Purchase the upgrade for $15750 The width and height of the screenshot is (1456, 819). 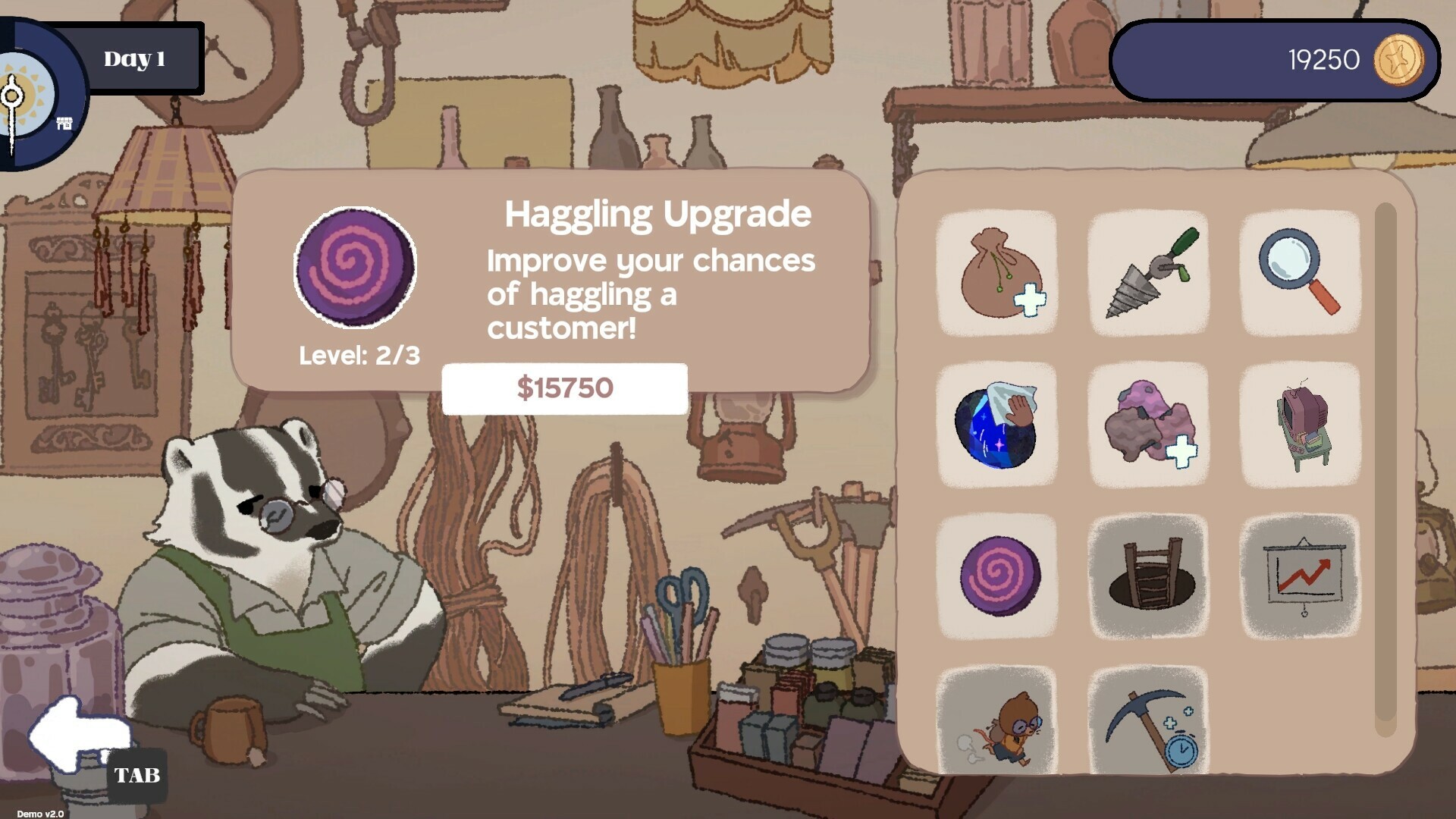coord(564,388)
